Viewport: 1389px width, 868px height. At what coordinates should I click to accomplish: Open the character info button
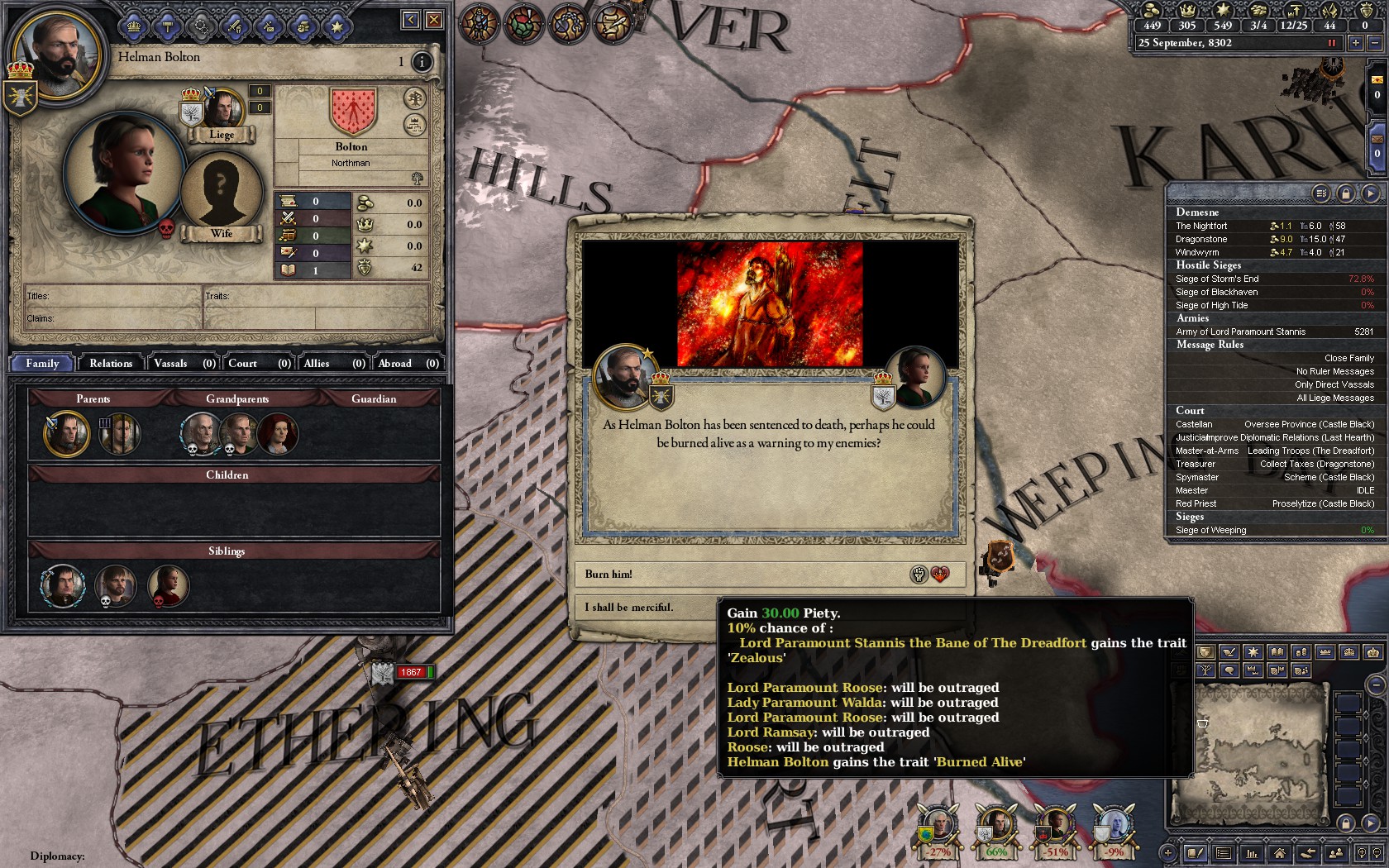pos(422,62)
